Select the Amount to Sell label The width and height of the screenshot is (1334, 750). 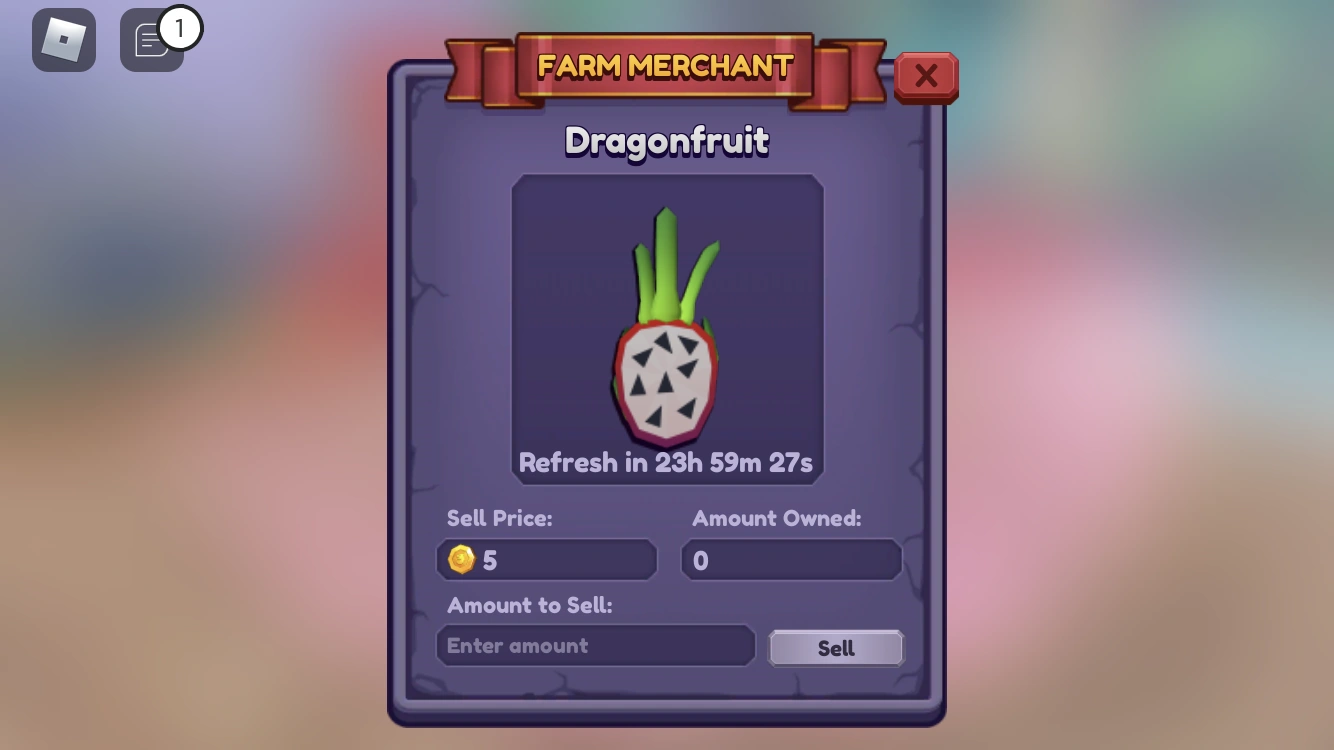pos(527,606)
